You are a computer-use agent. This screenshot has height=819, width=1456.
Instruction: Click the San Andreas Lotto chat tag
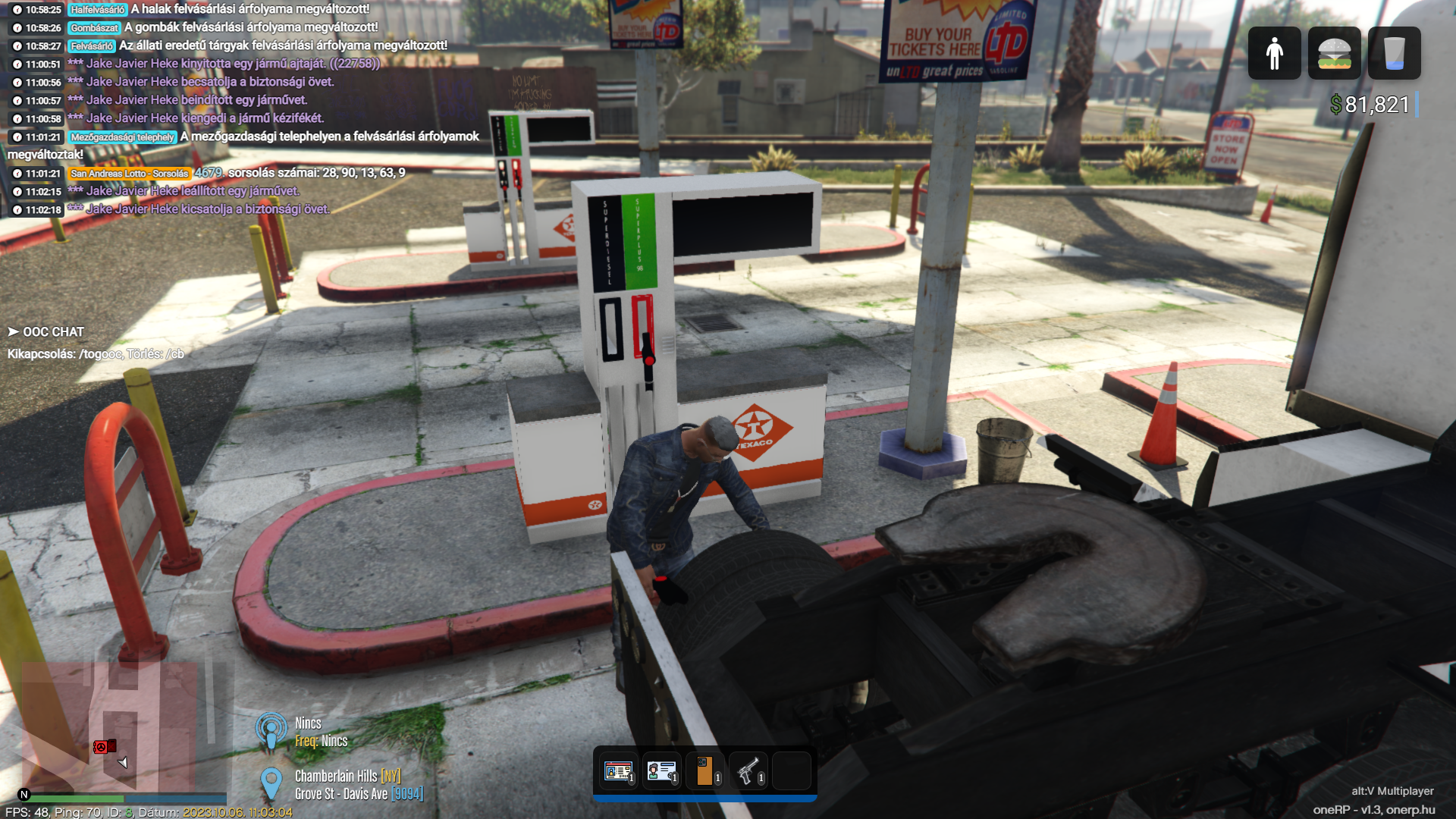pos(129,174)
